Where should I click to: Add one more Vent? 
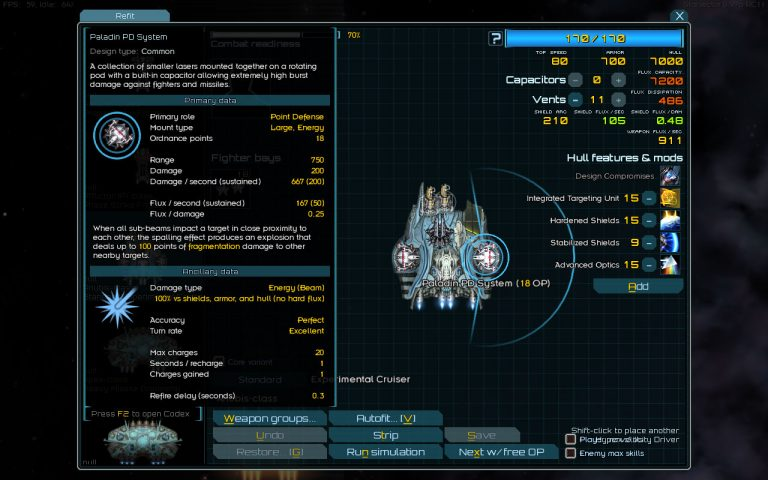click(x=618, y=100)
